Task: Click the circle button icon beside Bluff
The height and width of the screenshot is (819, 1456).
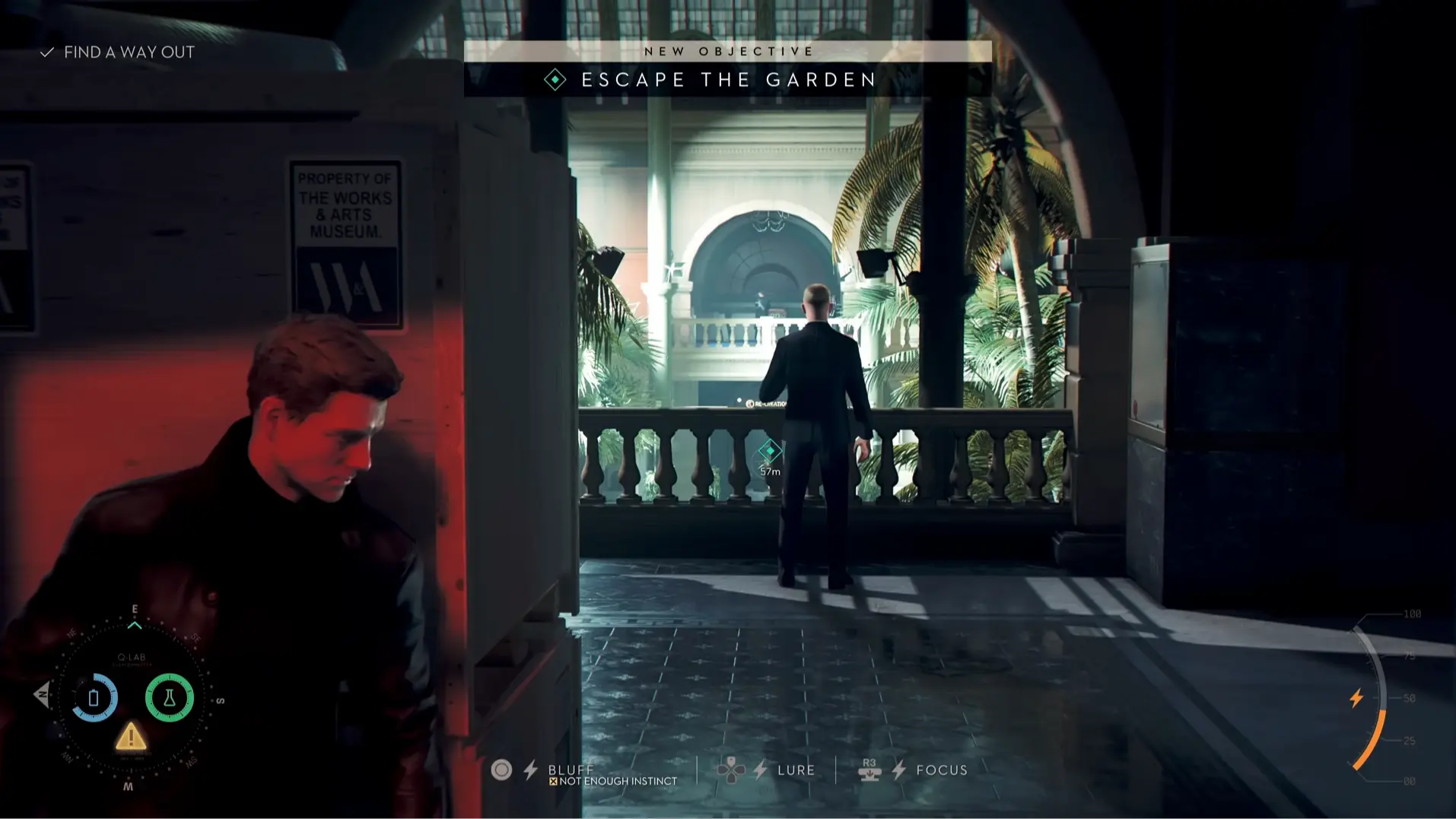Action: click(502, 770)
